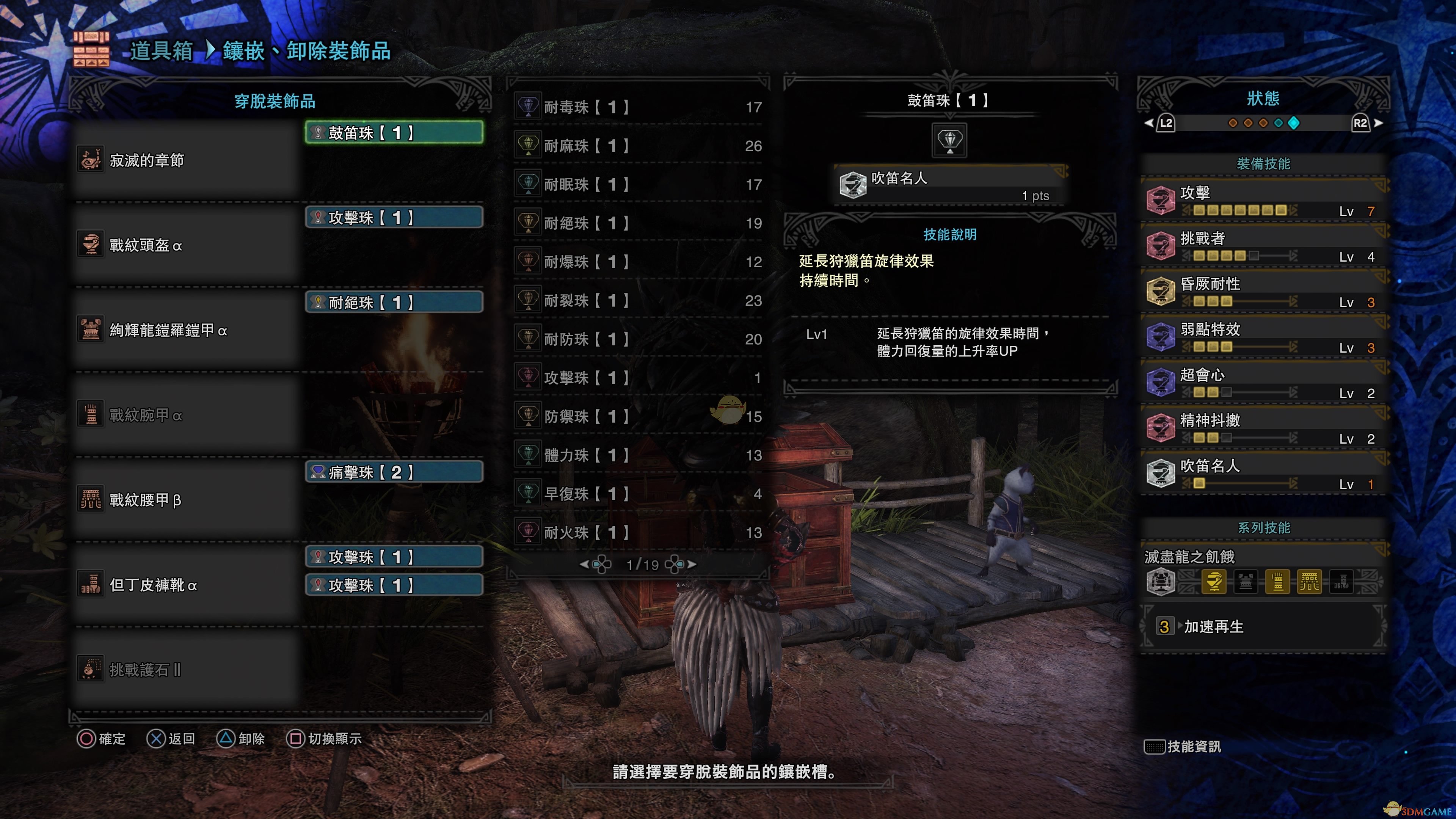Choose 耐爆珠【1】 decoration entry
1456x819 pixels.
(639, 262)
